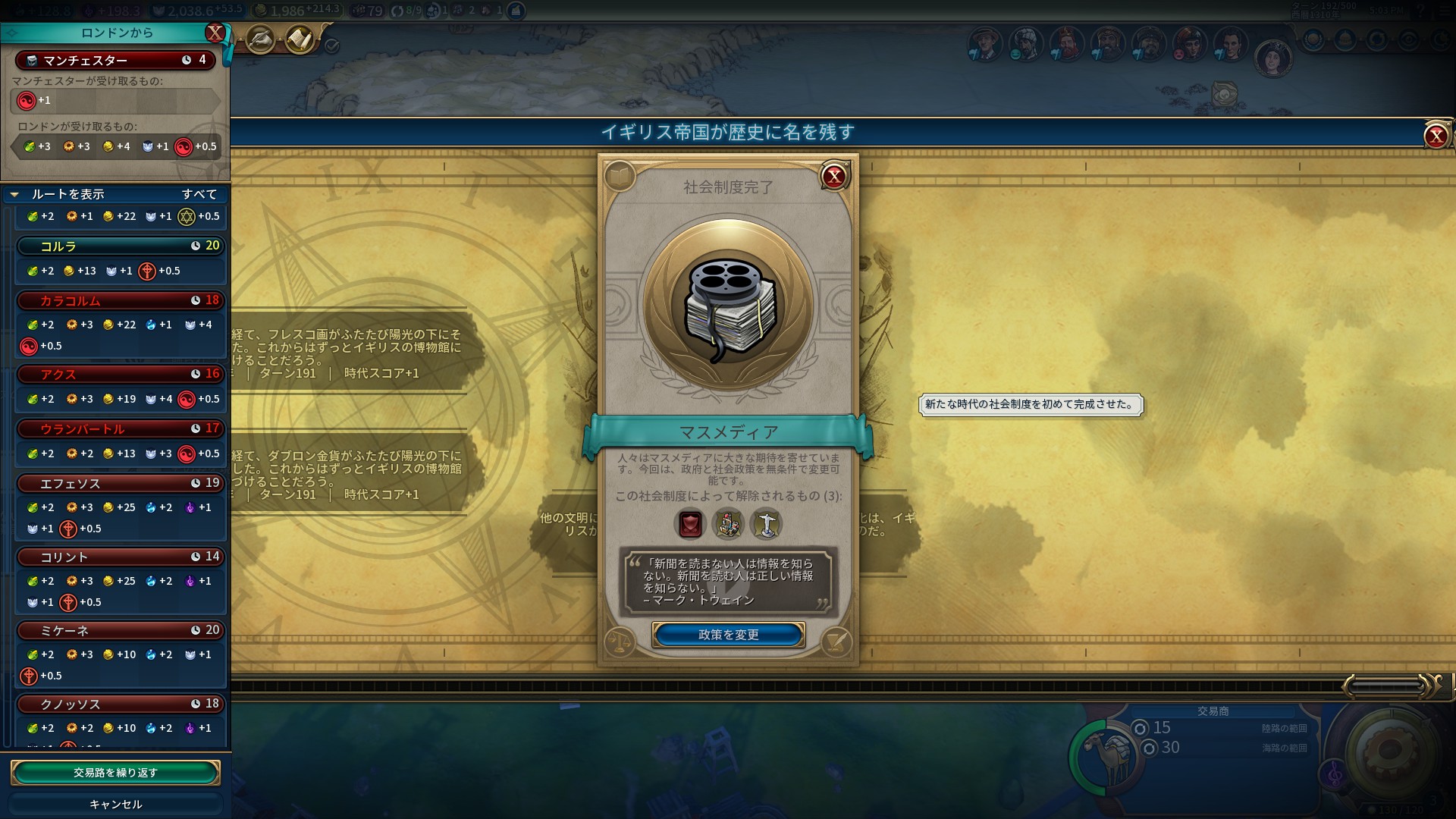The image size is (1456, 819).
Task: Open the tech tree research icon
Action: (x=260, y=39)
